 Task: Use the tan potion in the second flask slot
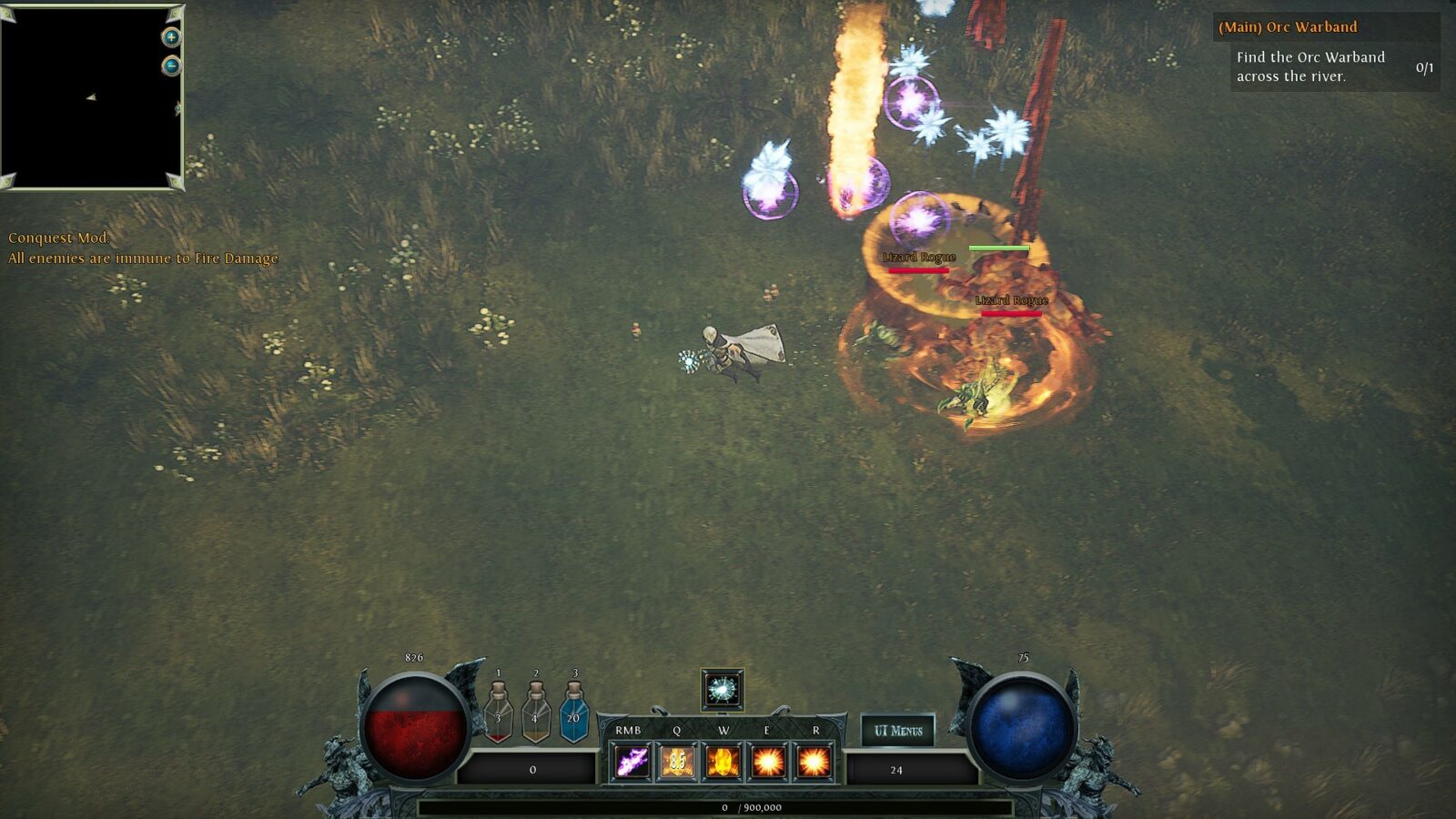click(x=535, y=714)
